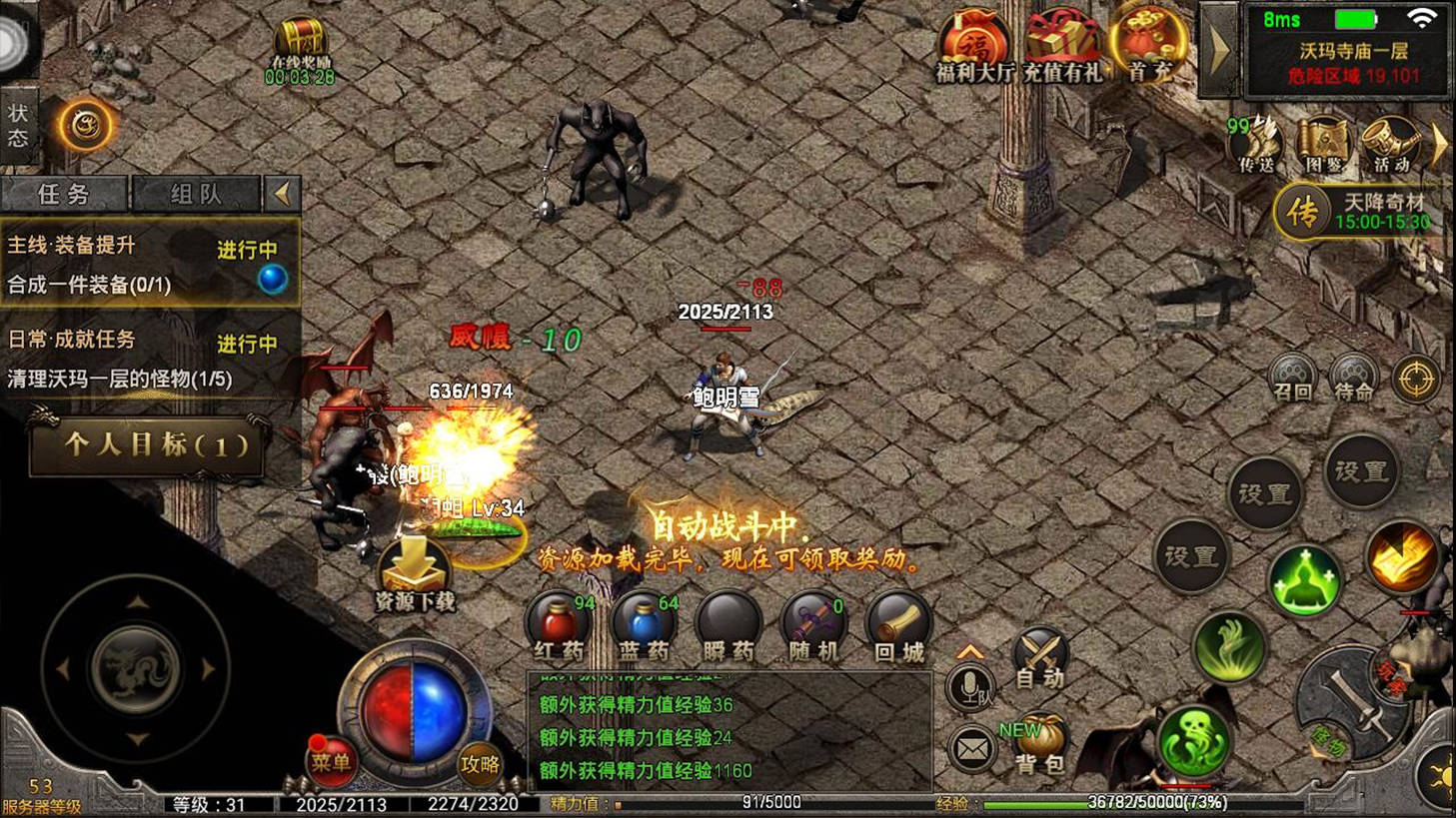Viewport: 1456px width, 818px height.
Task: Use the 红药 red potion
Action: pyautogui.click(x=558, y=625)
